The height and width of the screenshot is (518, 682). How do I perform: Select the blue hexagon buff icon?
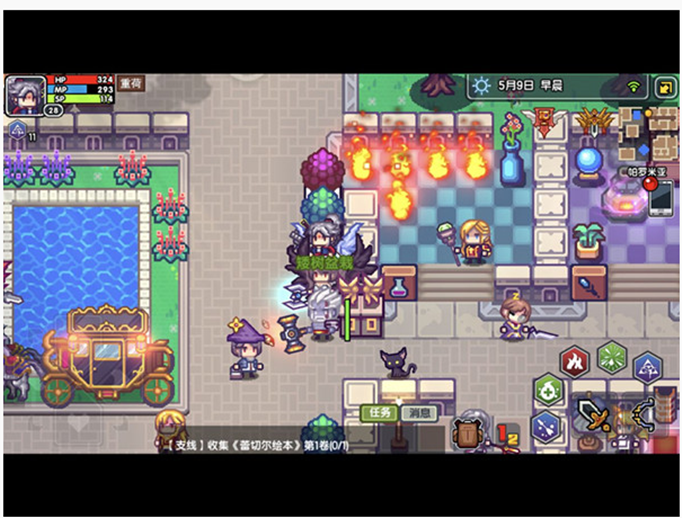point(17,131)
